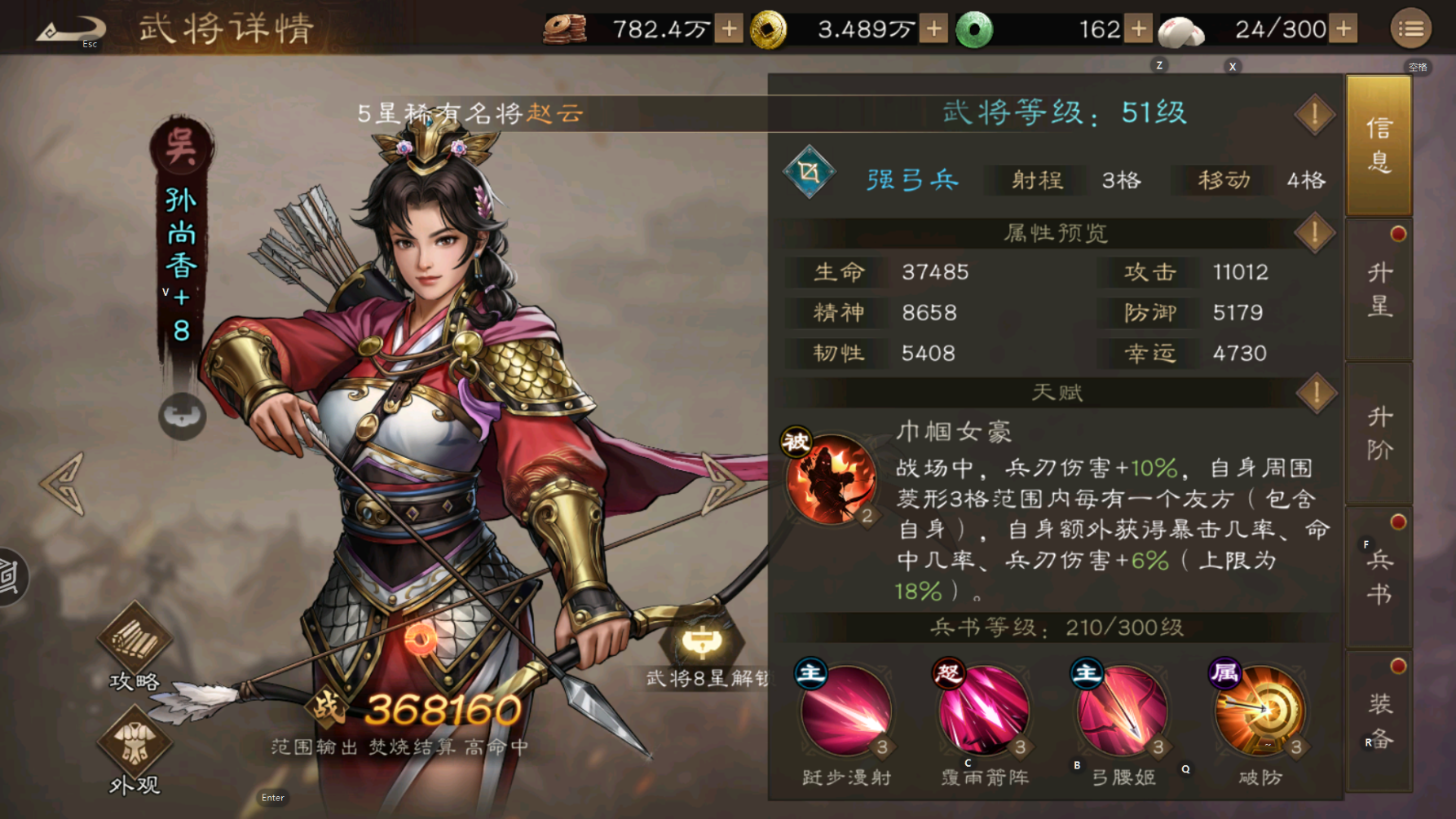View the 巾帼女豪 passive talent icon
Screen dimensions: 1456x819
tap(830, 478)
